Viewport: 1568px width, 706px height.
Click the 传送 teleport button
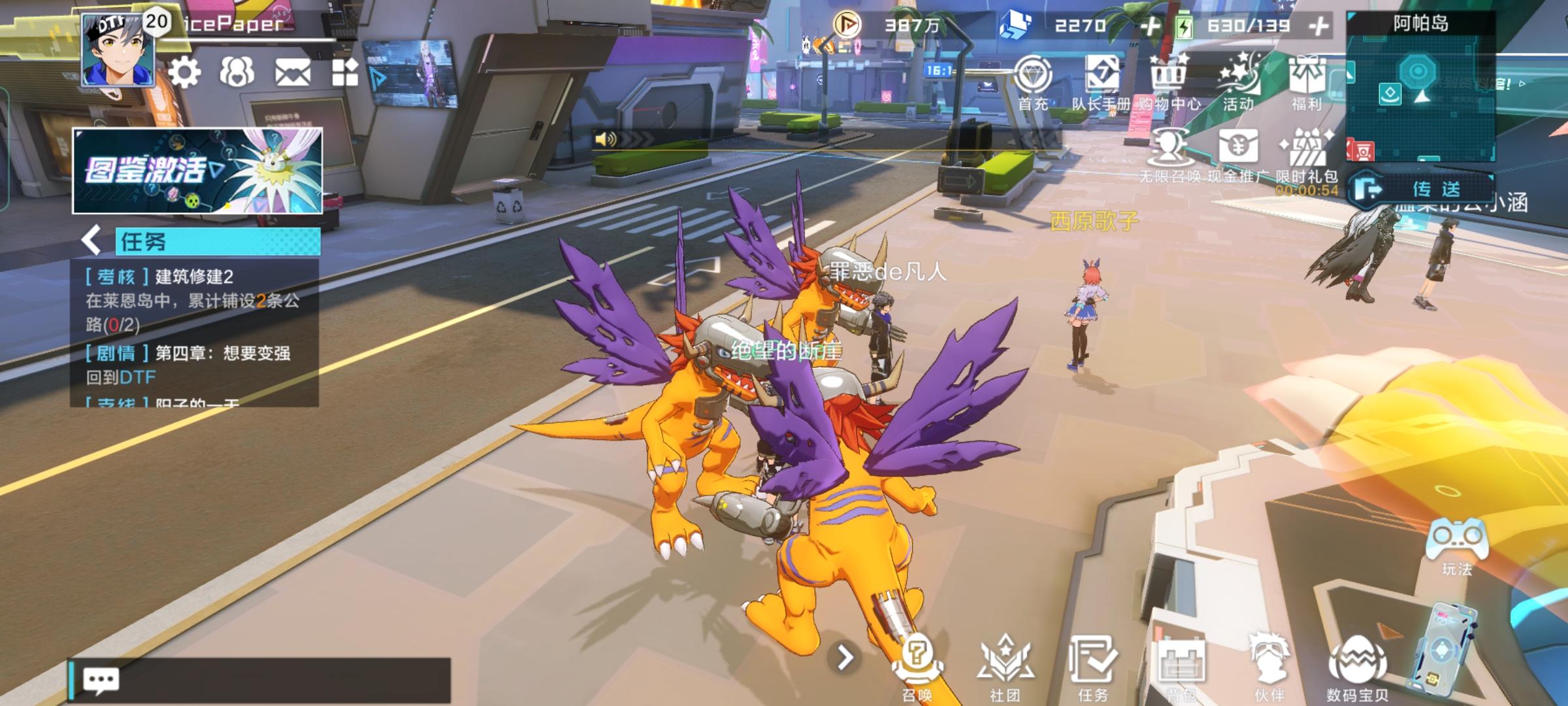coord(1424,190)
